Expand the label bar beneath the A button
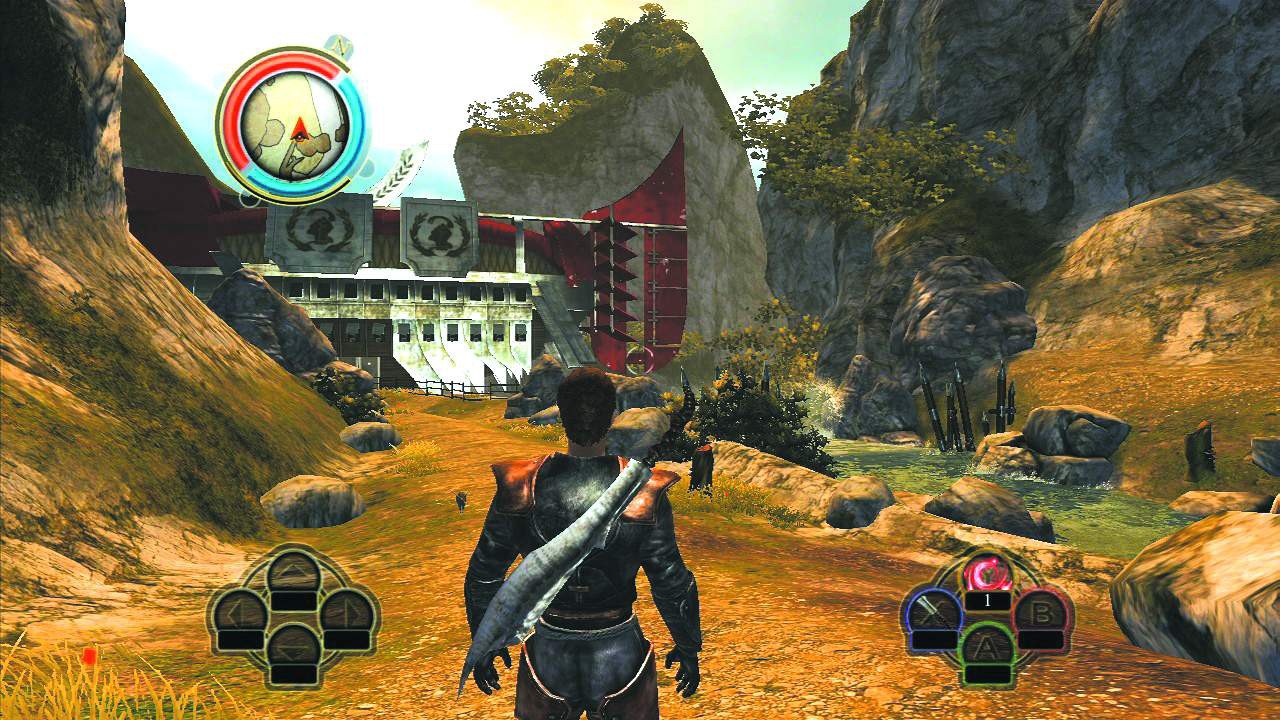This screenshot has width=1280, height=720. pyautogui.click(x=988, y=672)
